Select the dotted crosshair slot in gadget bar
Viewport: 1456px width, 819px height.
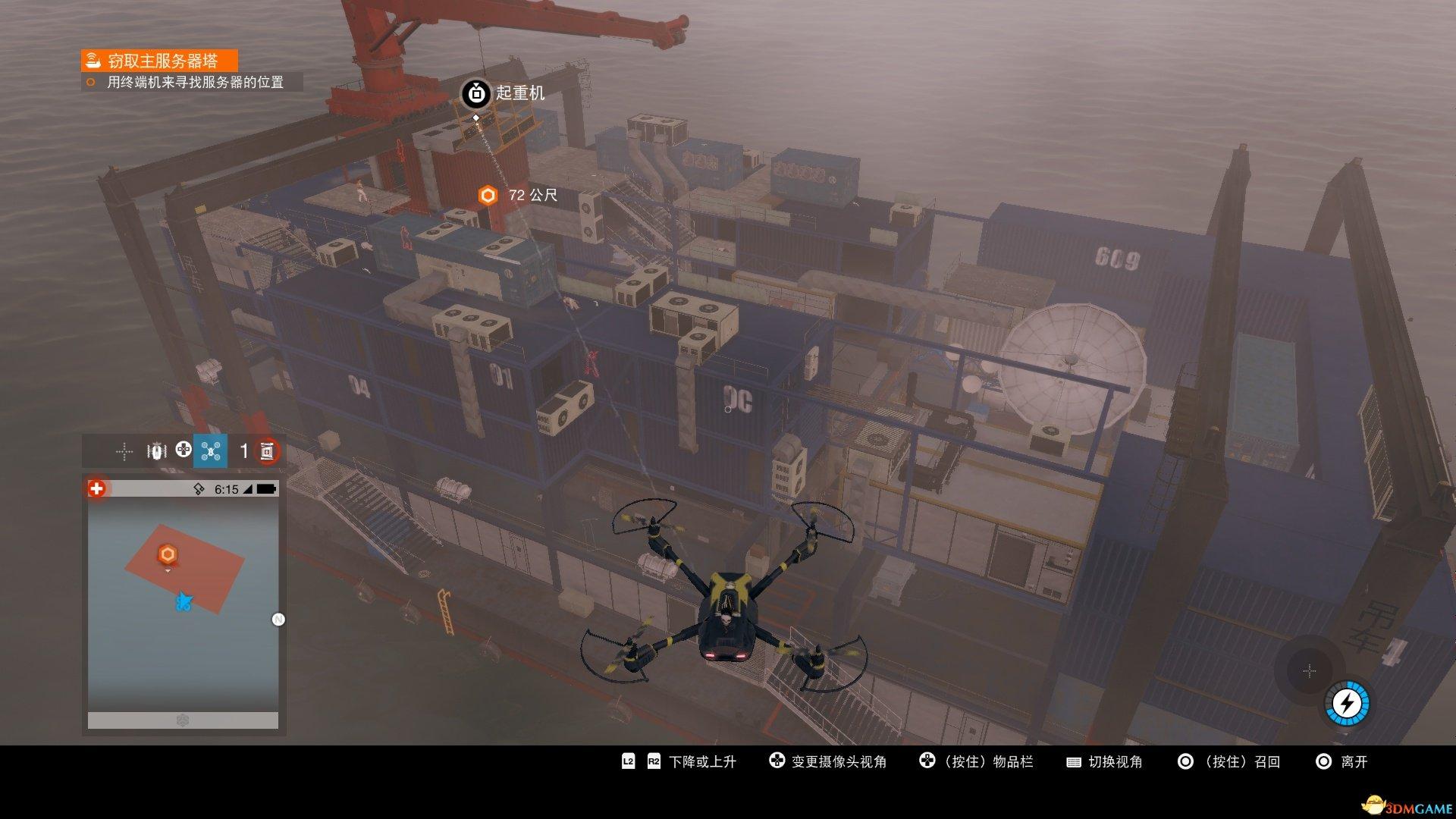coord(124,452)
